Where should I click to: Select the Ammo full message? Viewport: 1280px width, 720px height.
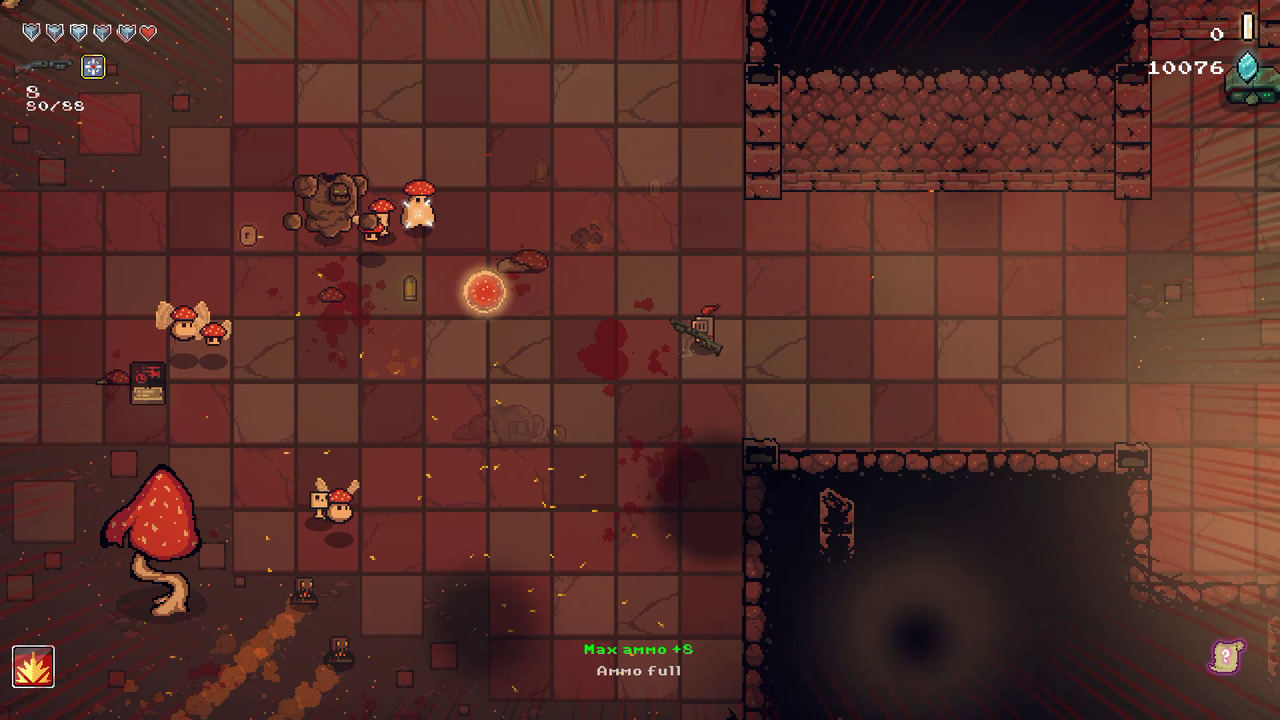click(637, 671)
